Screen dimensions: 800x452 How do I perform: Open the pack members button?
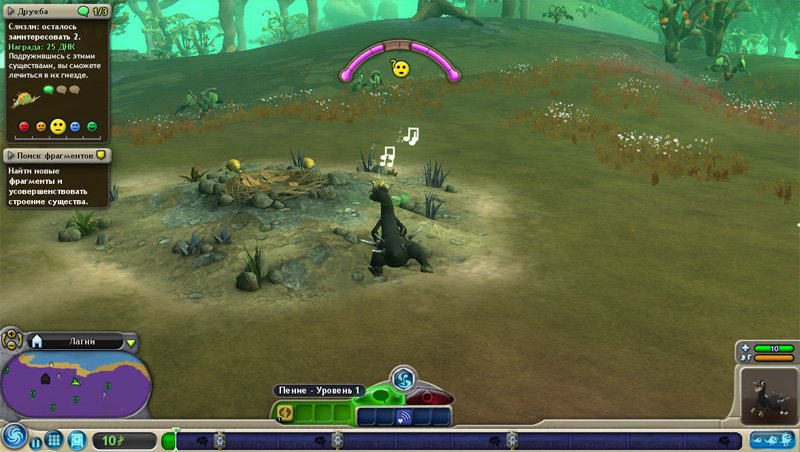coord(771,438)
